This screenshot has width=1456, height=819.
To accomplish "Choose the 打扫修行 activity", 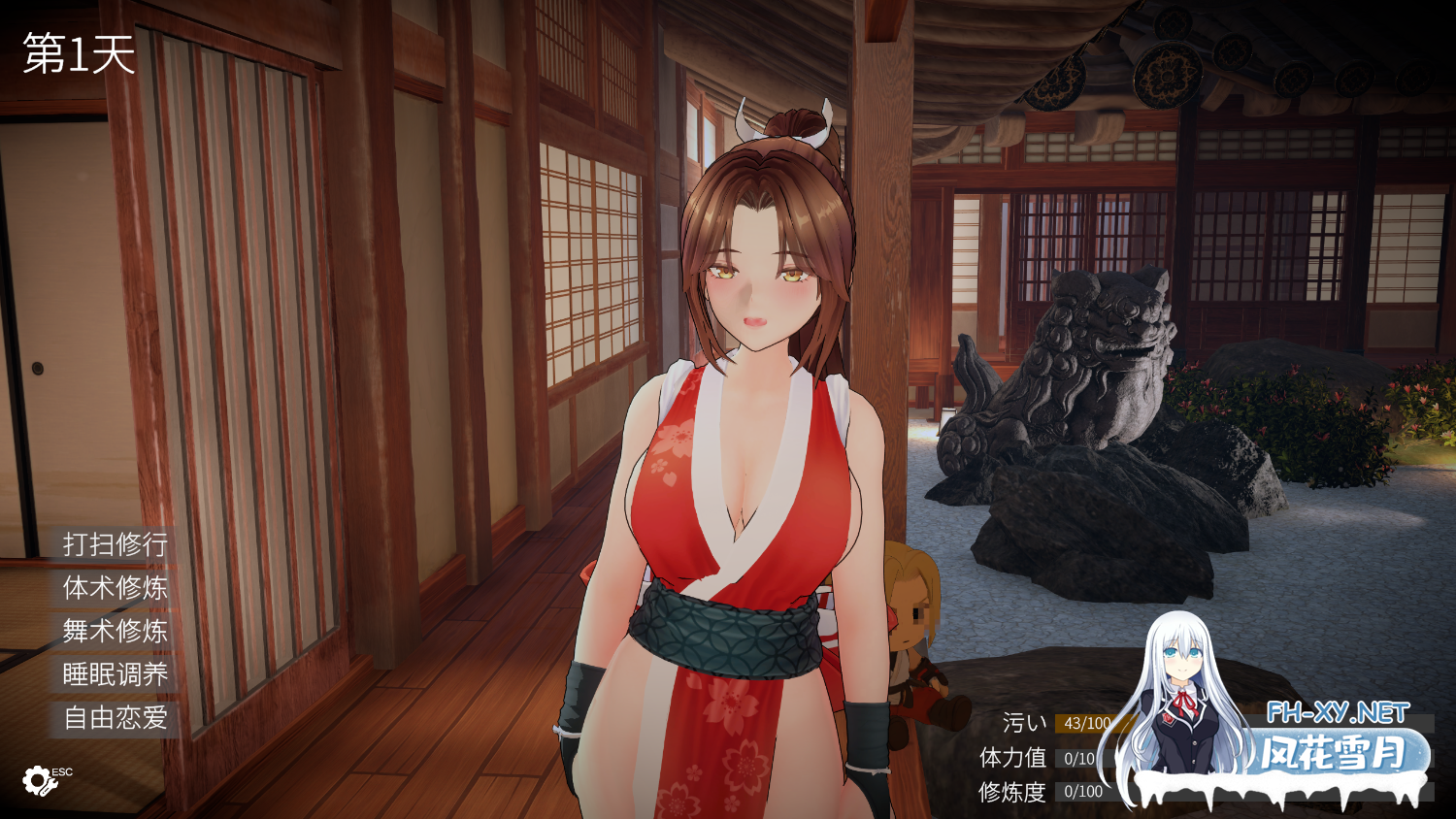I will (115, 544).
